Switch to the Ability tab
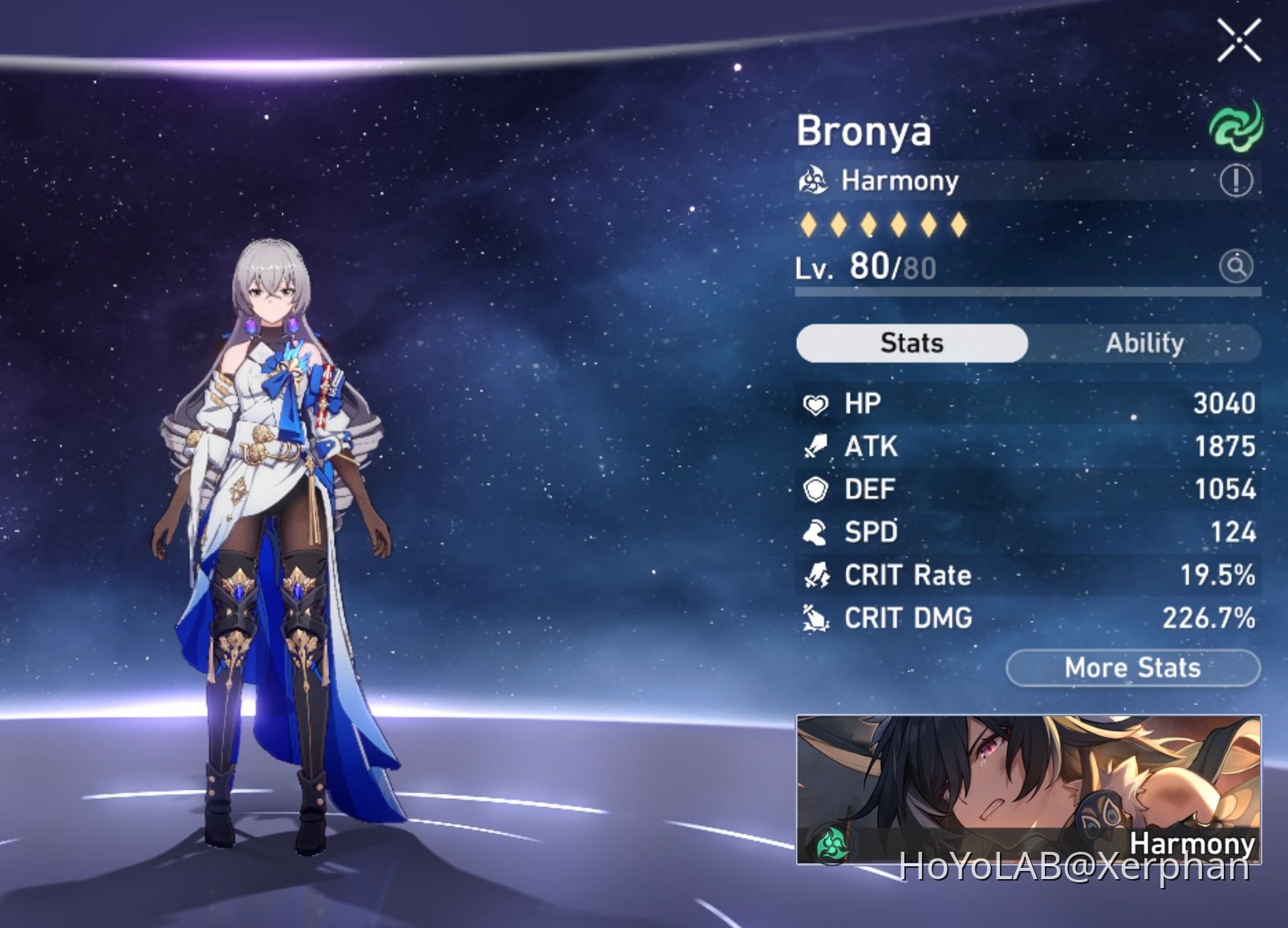The width and height of the screenshot is (1288, 928). click(1145, 342)
